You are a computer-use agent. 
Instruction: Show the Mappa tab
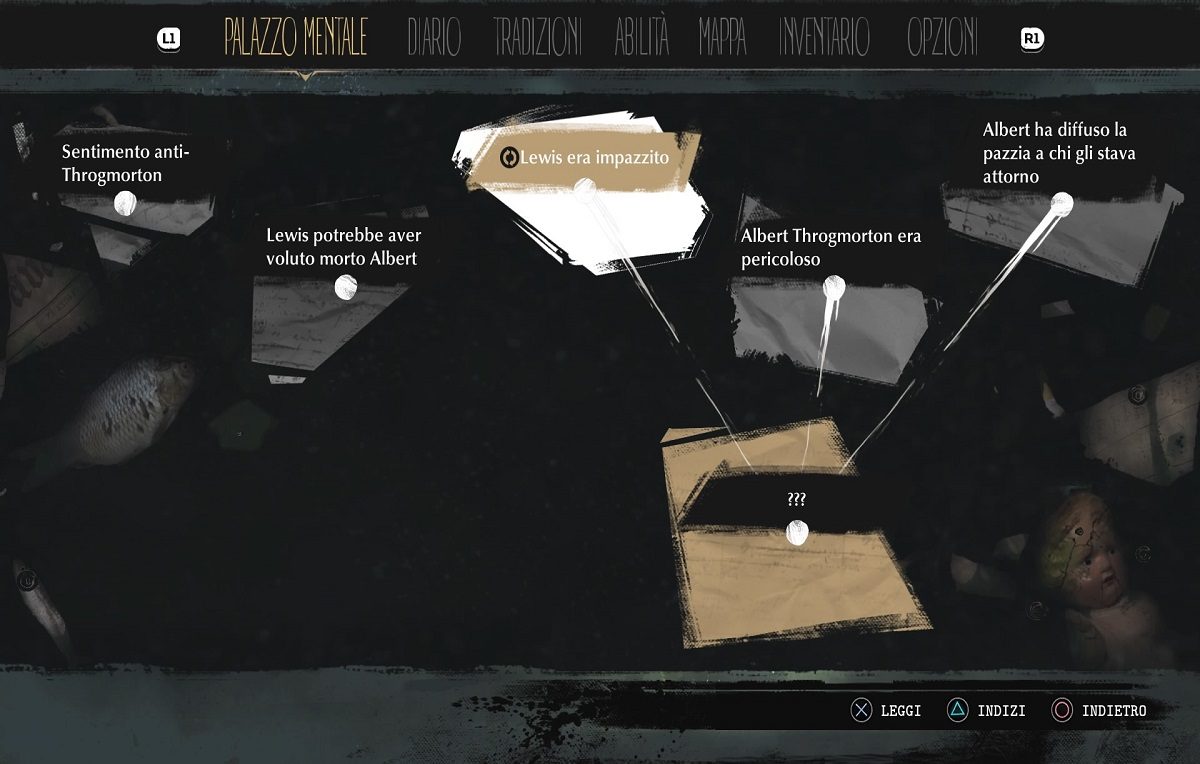[722, 38]
